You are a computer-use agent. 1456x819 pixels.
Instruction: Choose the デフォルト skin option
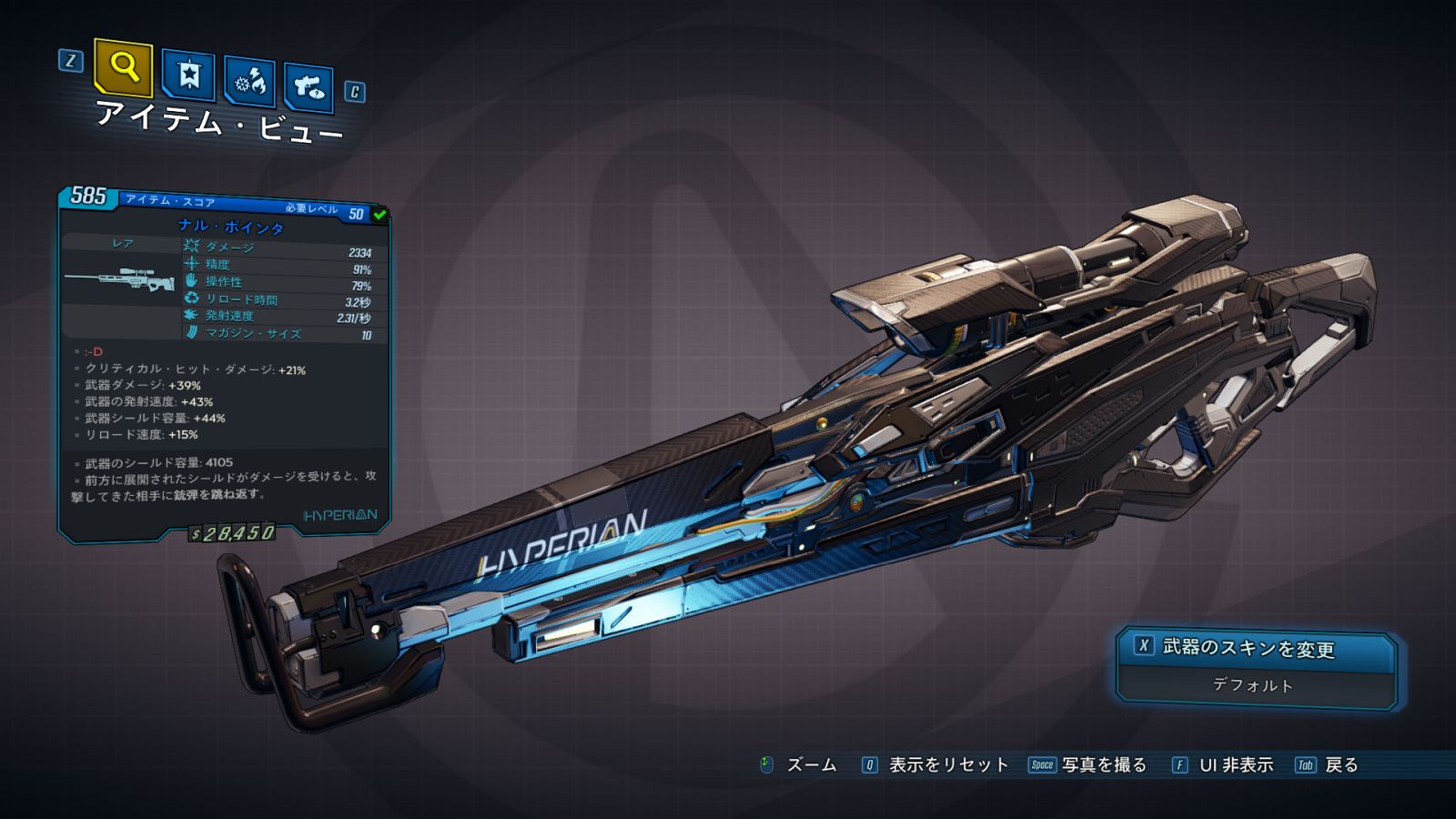tap(1254, 685)
